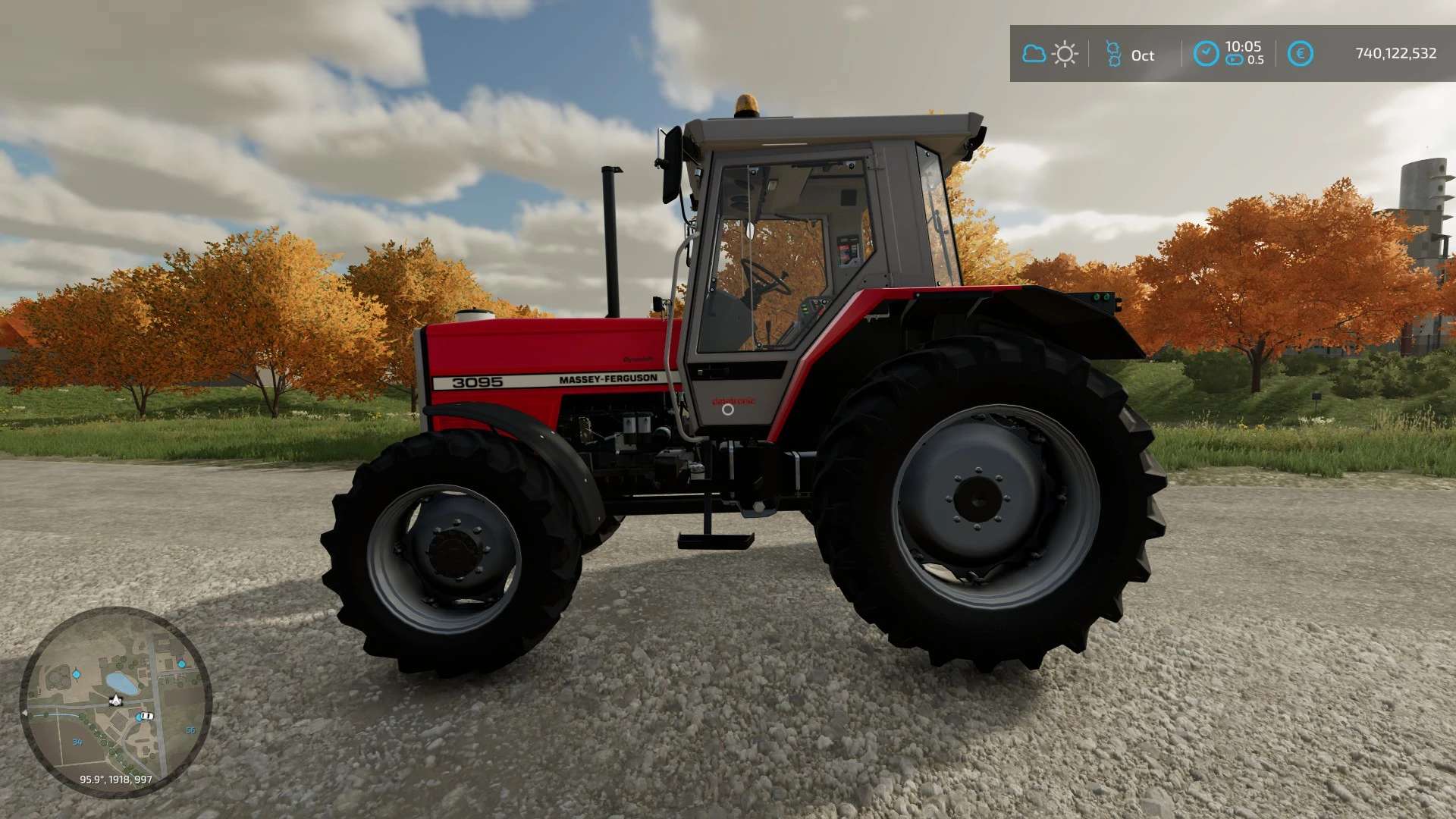Select the euro currency icon
The height and width of the screenshot is (819, 1456).
[1300, 54]
